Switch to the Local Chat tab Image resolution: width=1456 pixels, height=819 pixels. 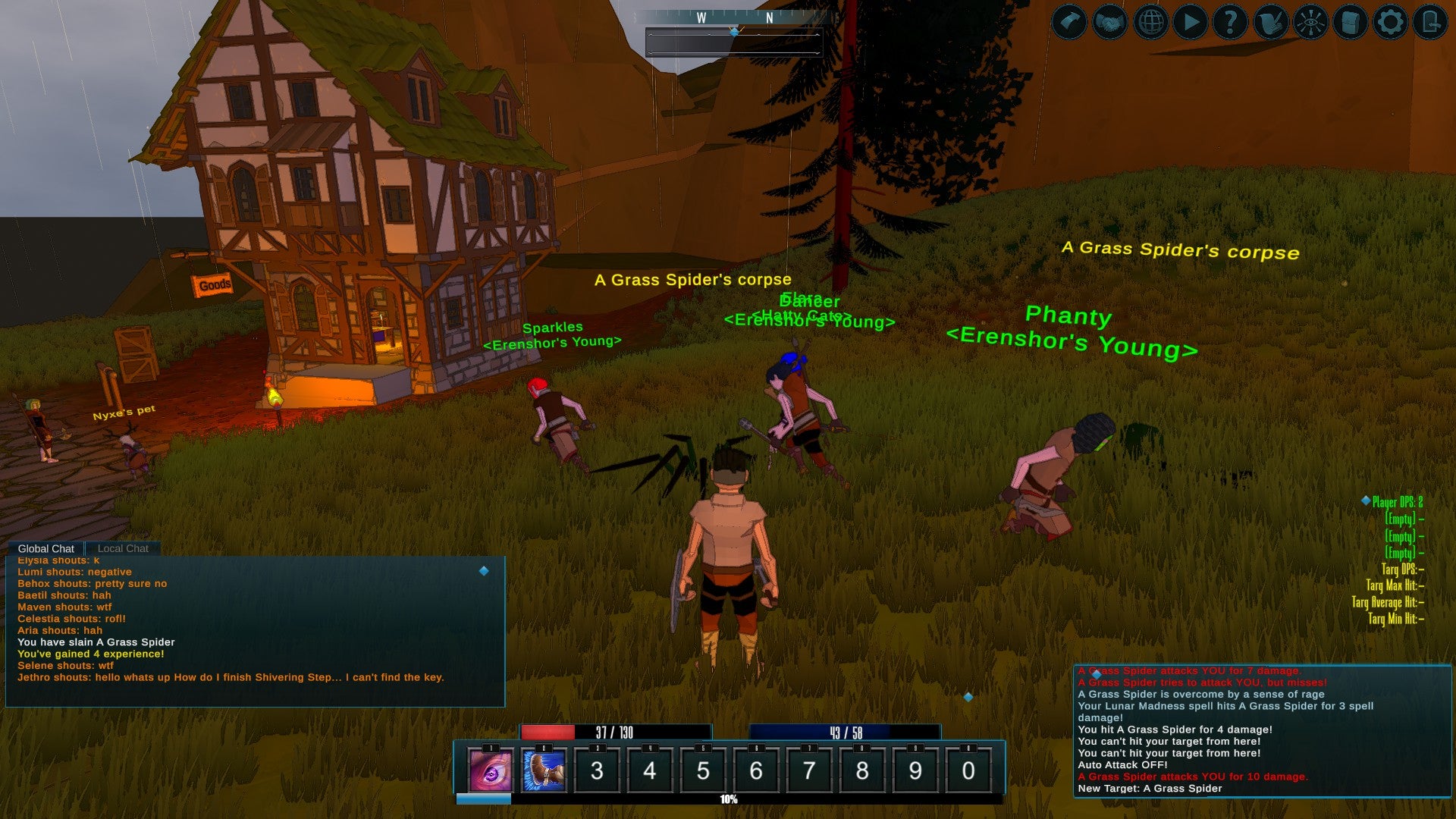coord(122,548)
